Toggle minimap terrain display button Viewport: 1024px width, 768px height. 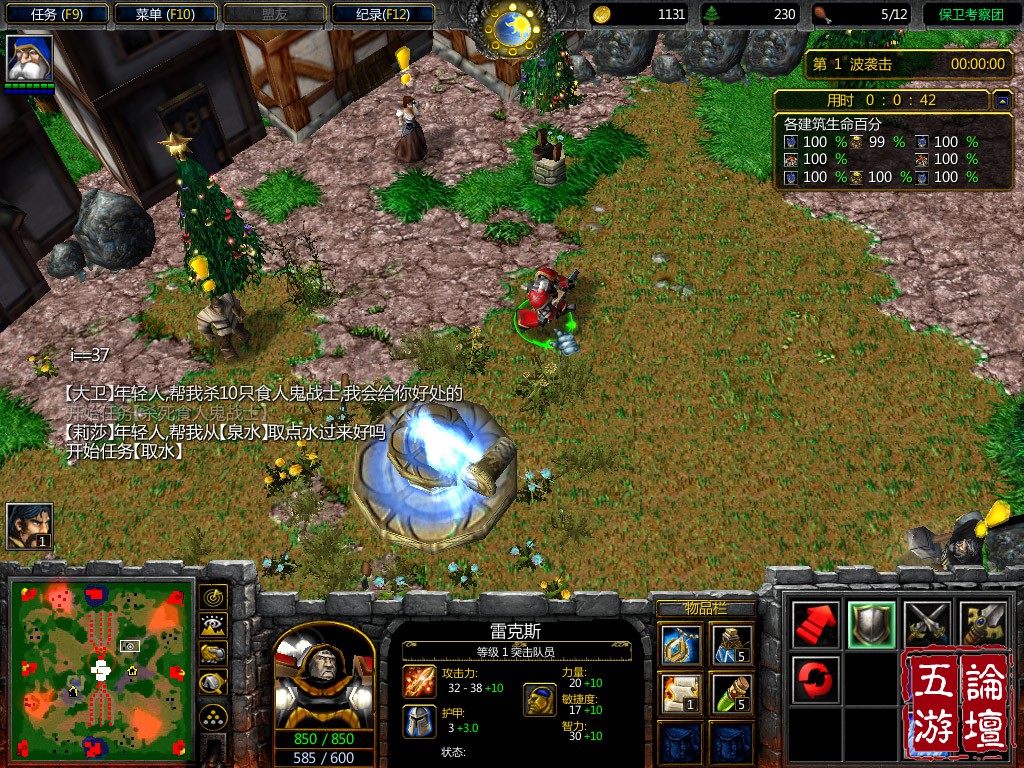click(214, 626)
